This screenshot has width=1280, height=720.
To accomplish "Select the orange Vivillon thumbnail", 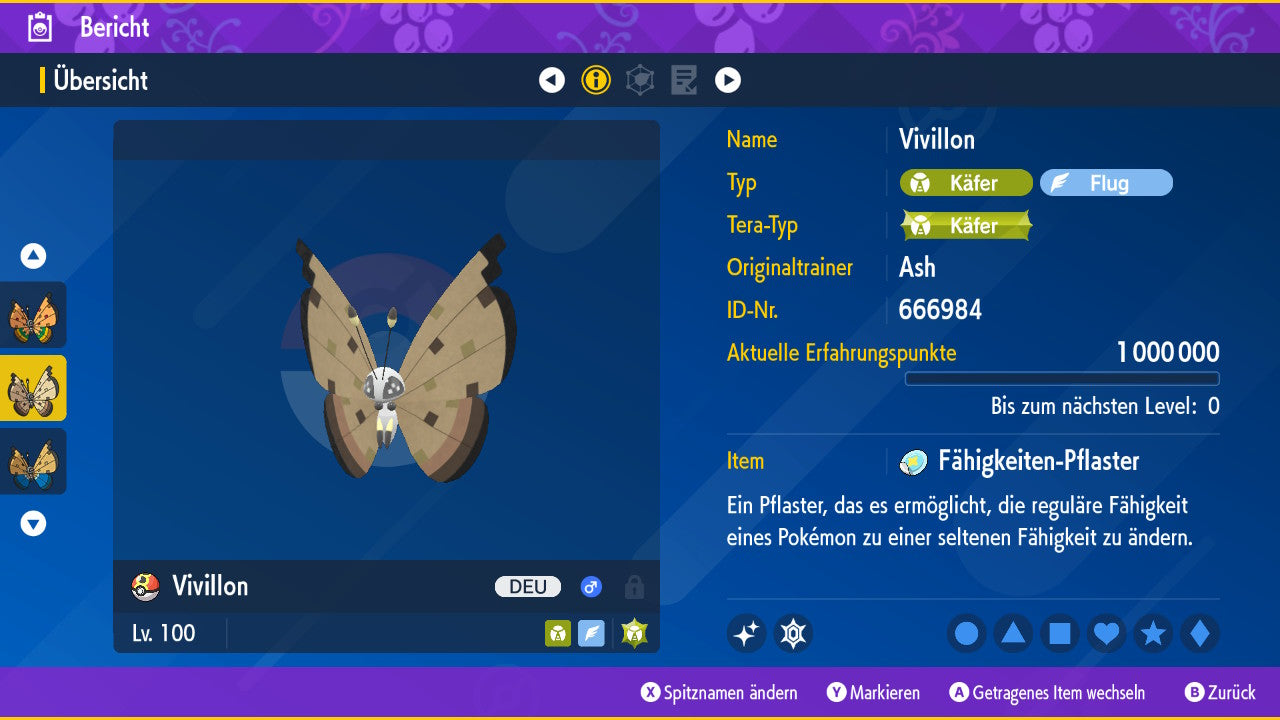I will (33, 315).
